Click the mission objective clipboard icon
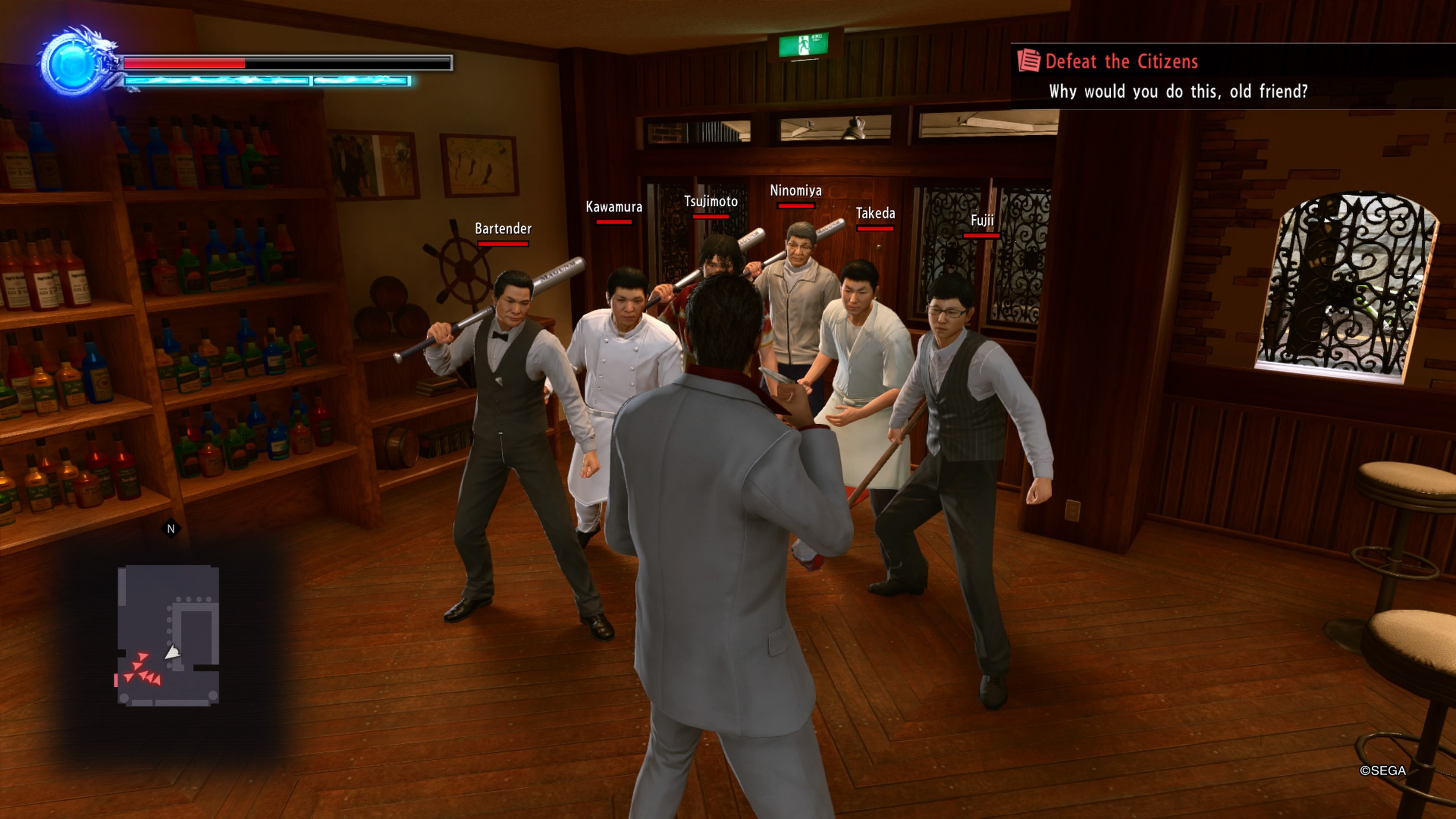Image resolution: width=1456 pixels, height=819 pixels. [x=1031, y=60]
